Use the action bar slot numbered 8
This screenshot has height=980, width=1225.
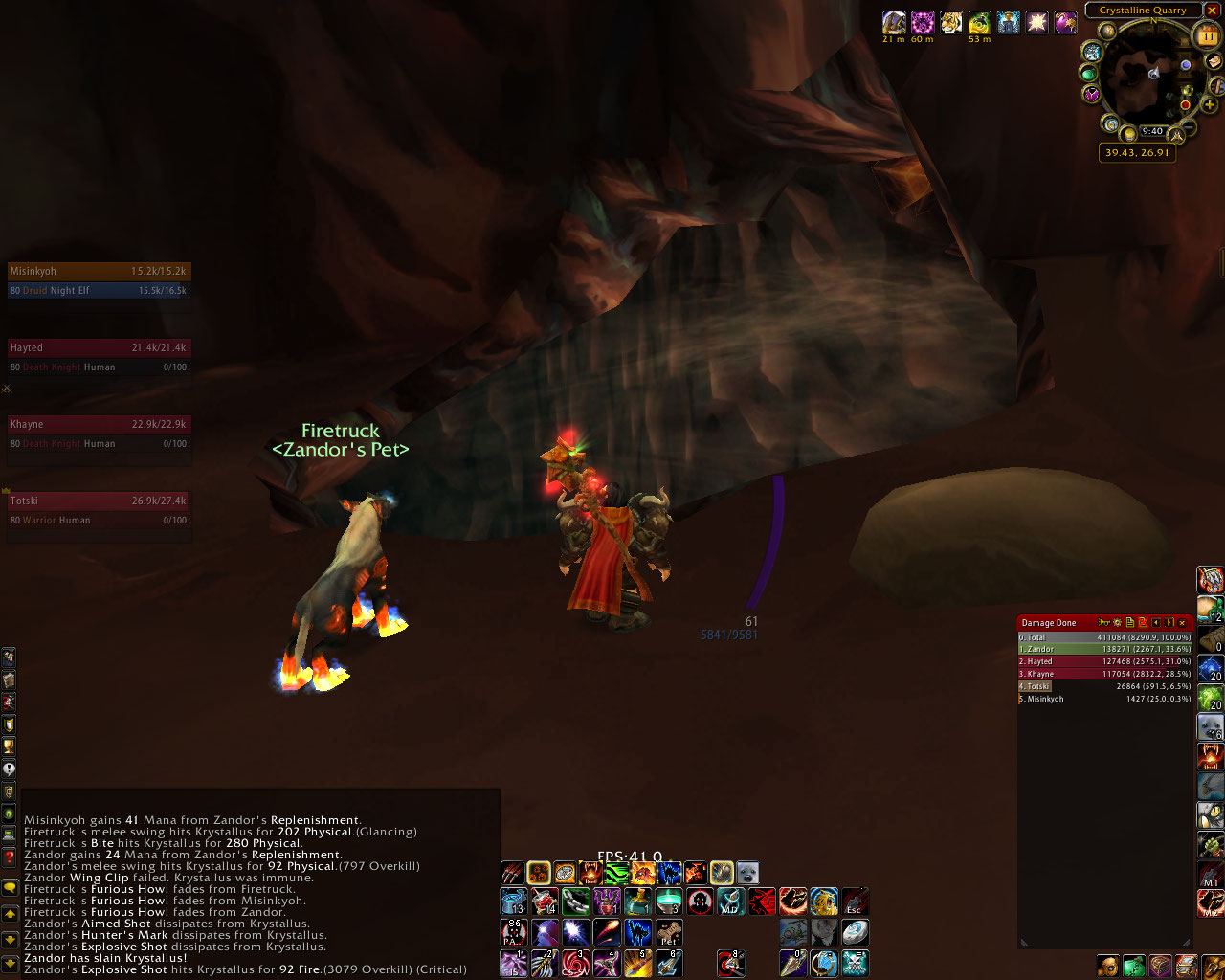(x=731, y=963)
